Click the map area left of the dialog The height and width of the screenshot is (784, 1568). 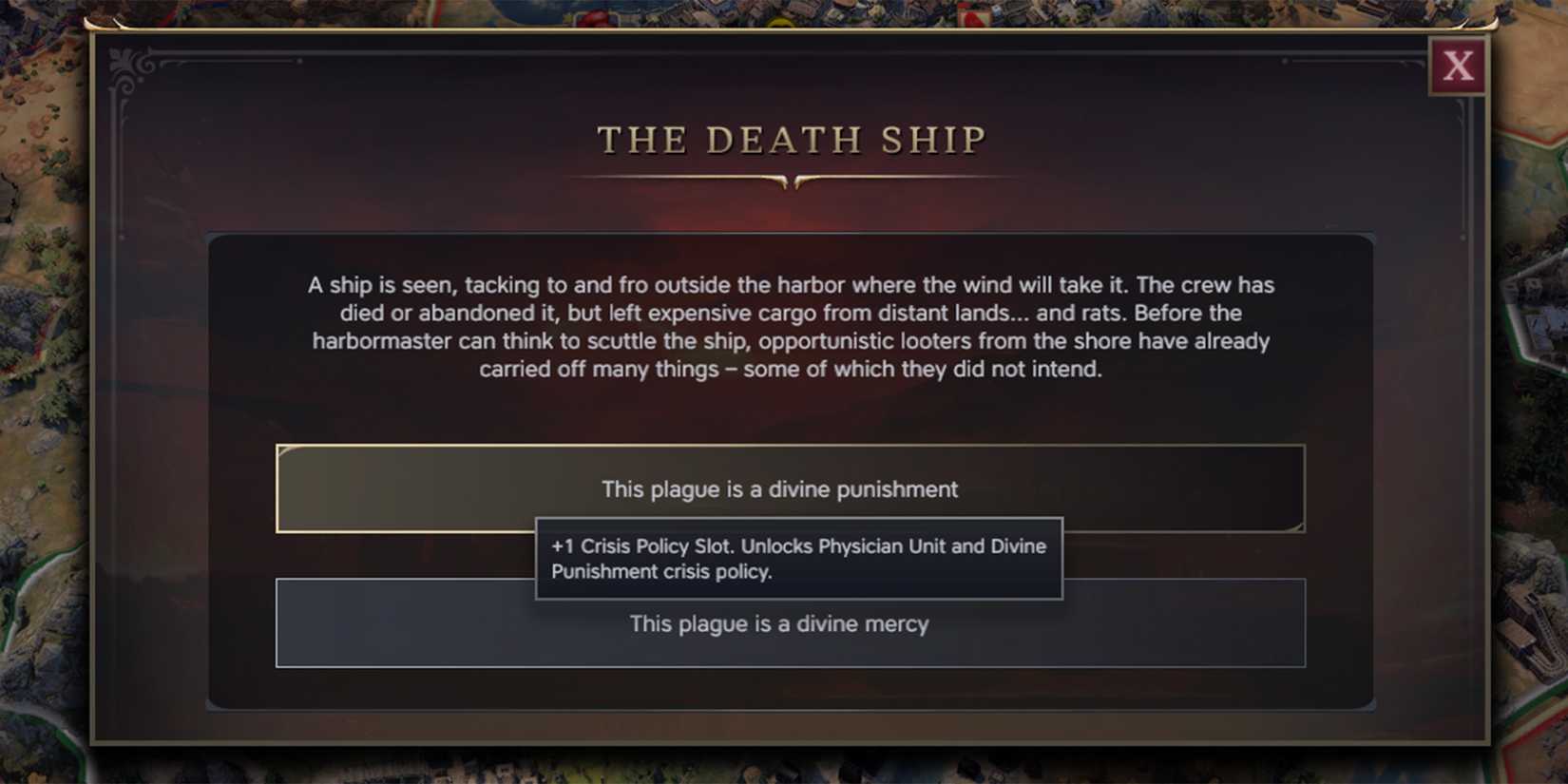[43, 380]
